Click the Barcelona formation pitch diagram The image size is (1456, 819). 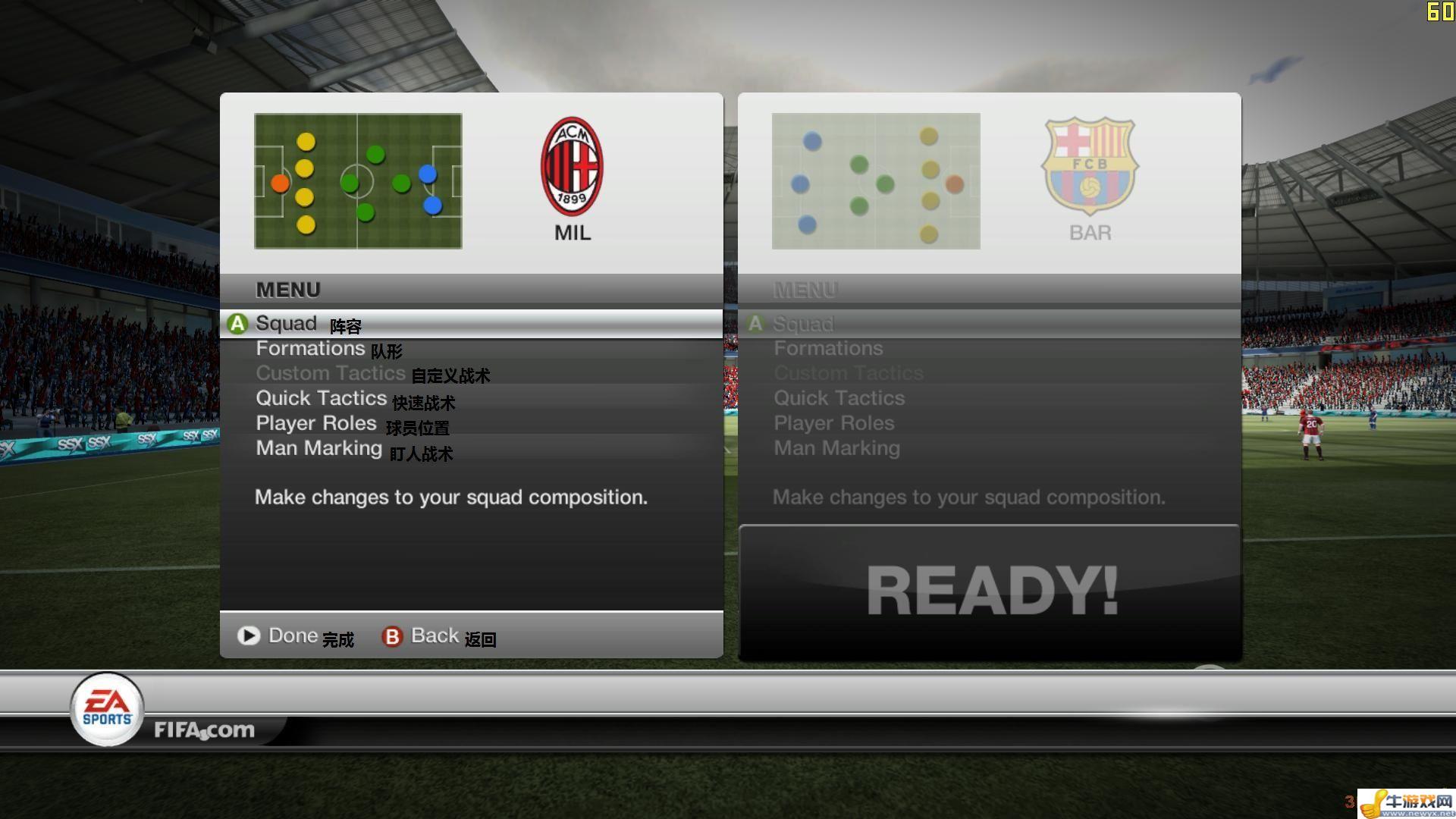pos(876,181)
